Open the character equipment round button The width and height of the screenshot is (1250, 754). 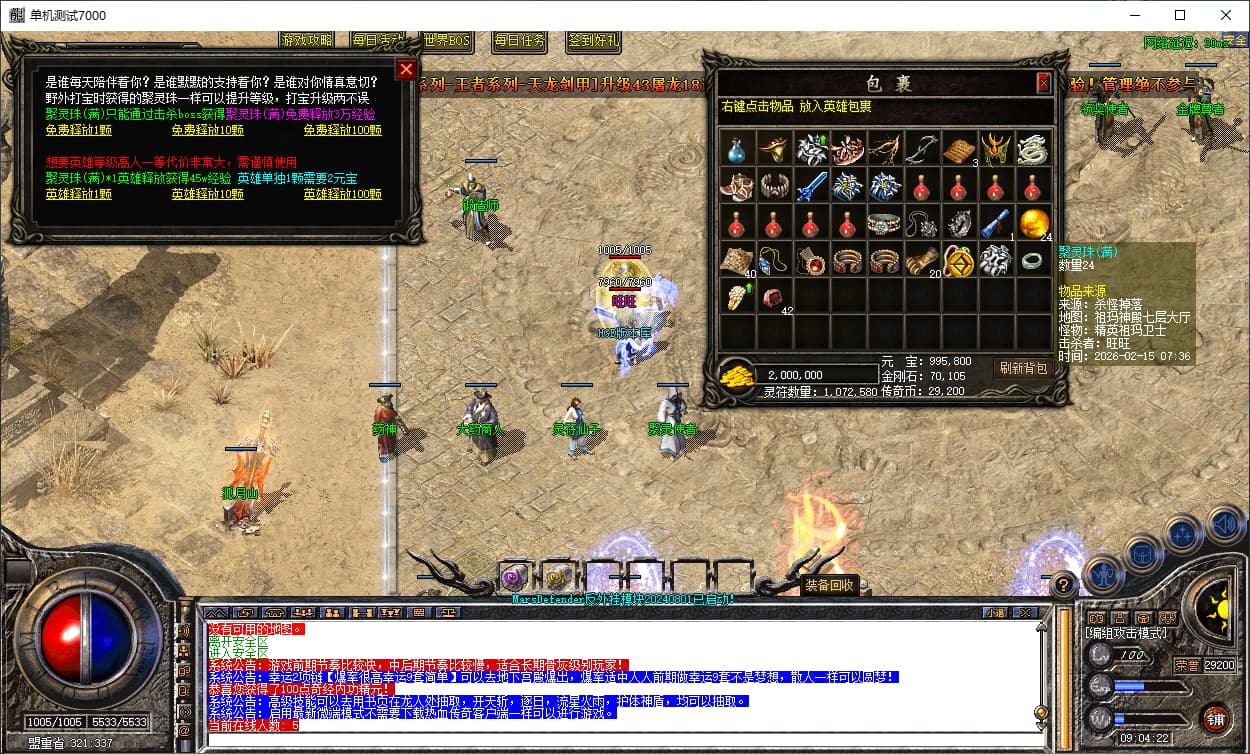[1105, 574]
